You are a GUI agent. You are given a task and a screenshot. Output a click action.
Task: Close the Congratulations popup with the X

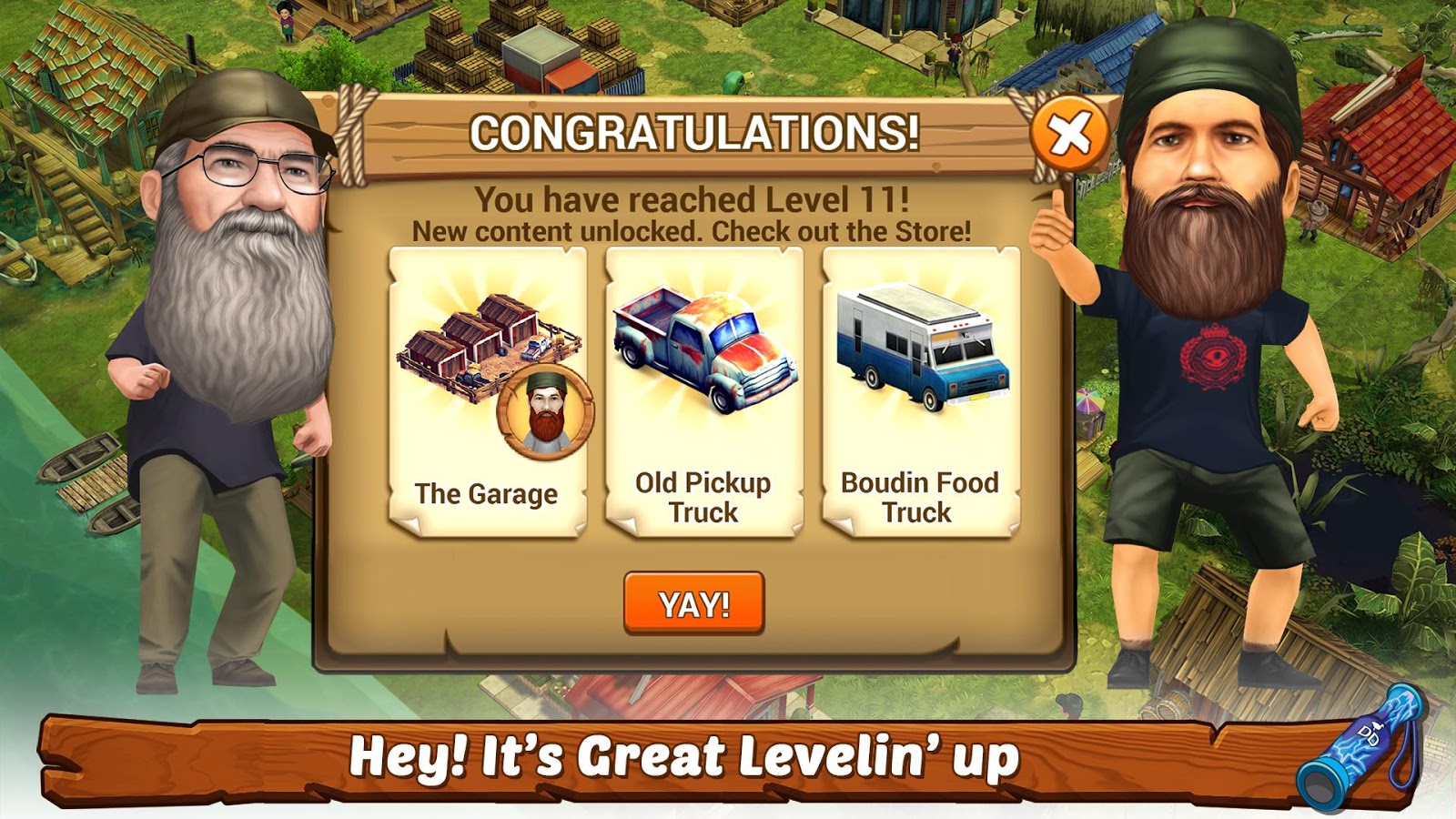tap(1069, 135)
